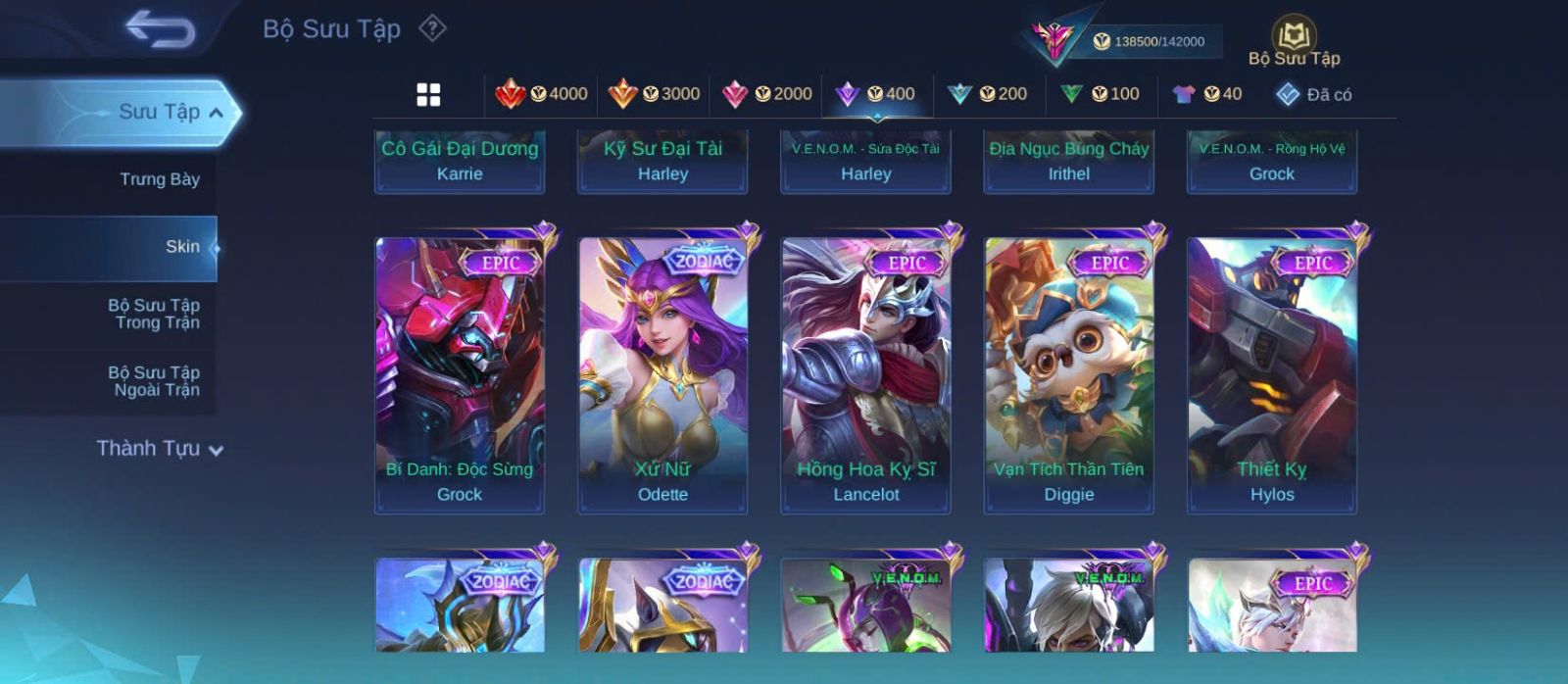This screenshot has width=1568, height=684.
Task: Toggle the Đã có owned filter
Action: (1313, 94)
